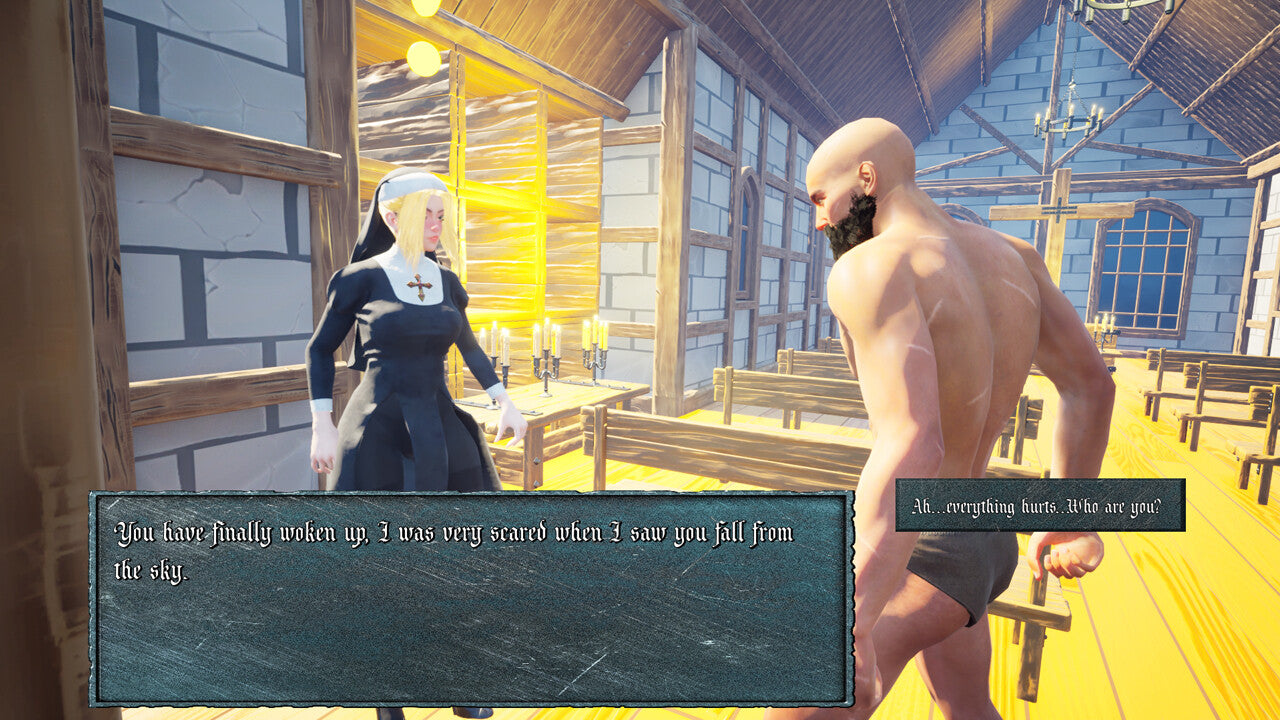Choose the reply "Ah...everything hurts..Who are you?"
The height and width of the screenshot is (720, 1280).
coord(1039,506)
